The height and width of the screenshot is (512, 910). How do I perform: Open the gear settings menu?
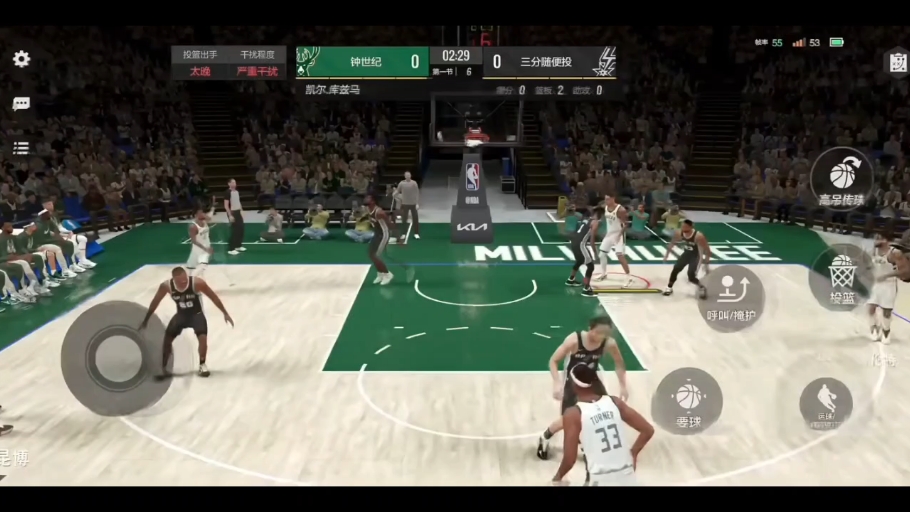click(21, 59)
